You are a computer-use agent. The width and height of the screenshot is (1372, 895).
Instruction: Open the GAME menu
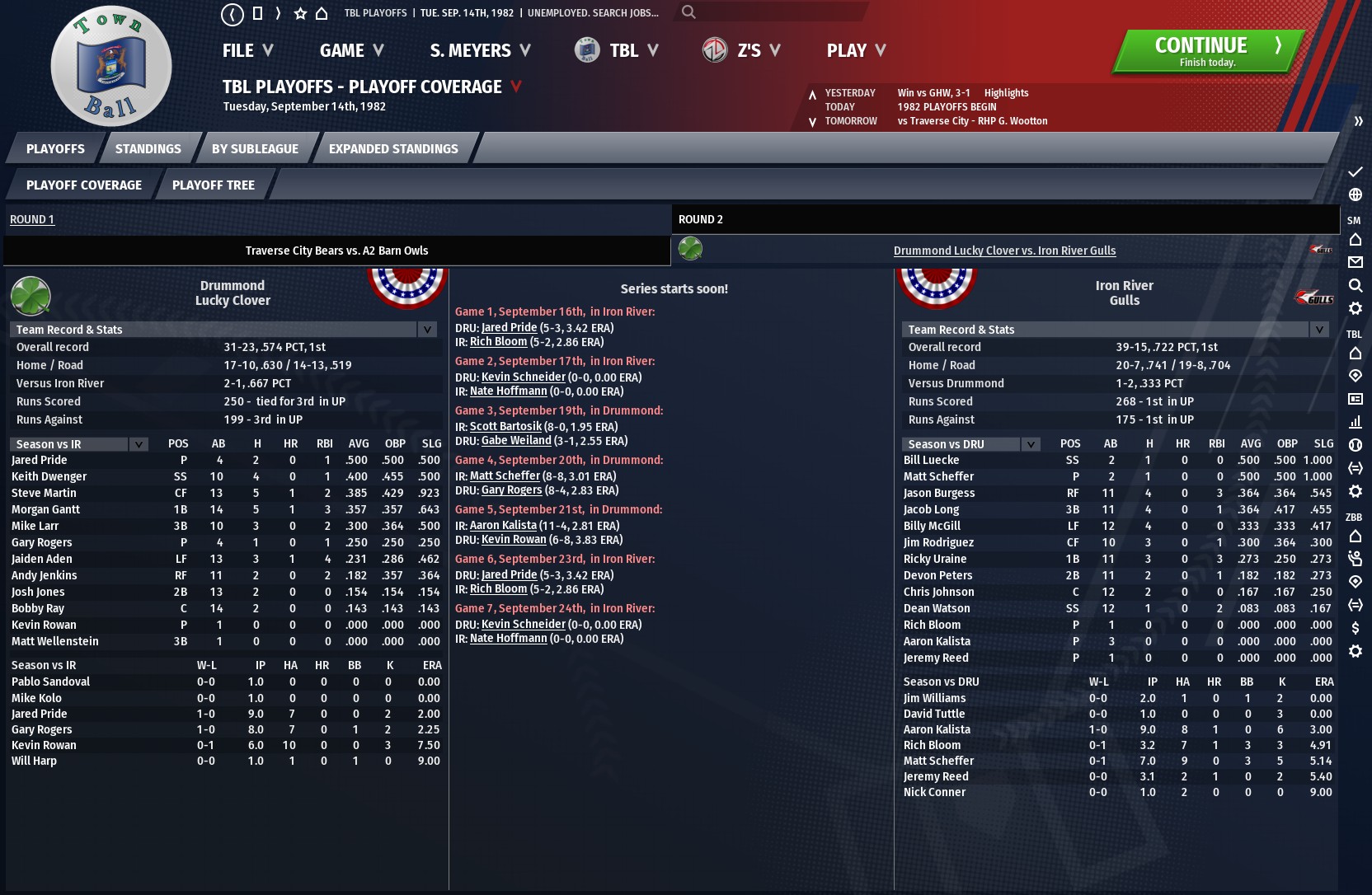pyautogui.click(x=351, y=51)
